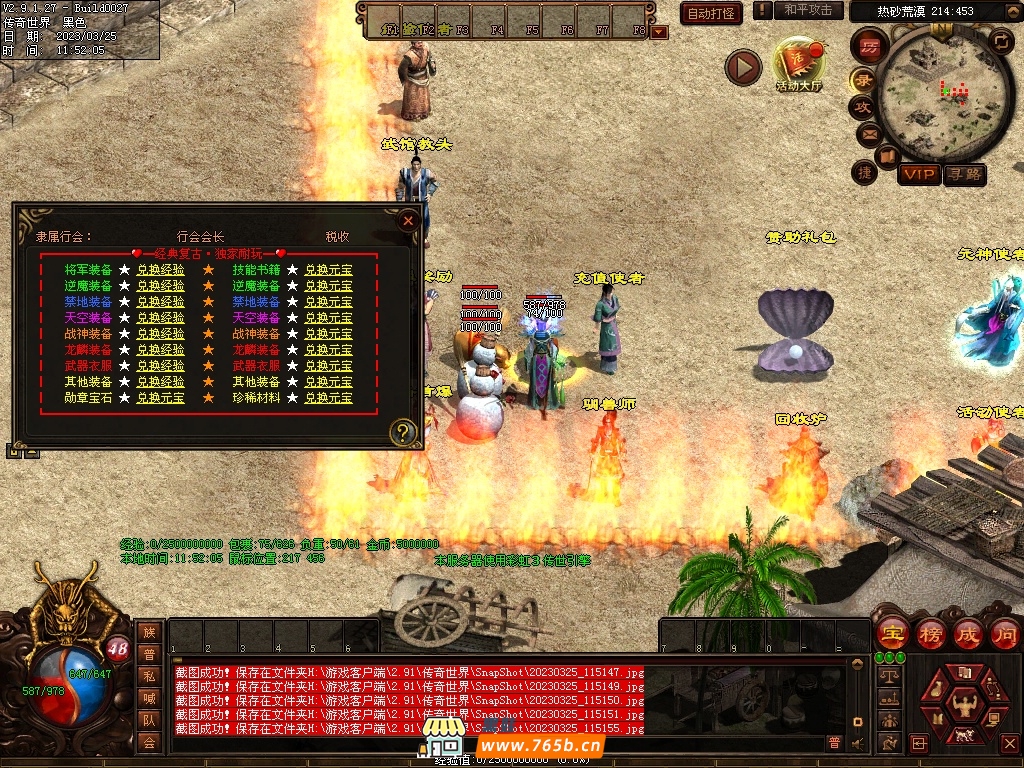Select the 队 team chat channel
This screenshot has height=768, width=1024.
point(149,719)
